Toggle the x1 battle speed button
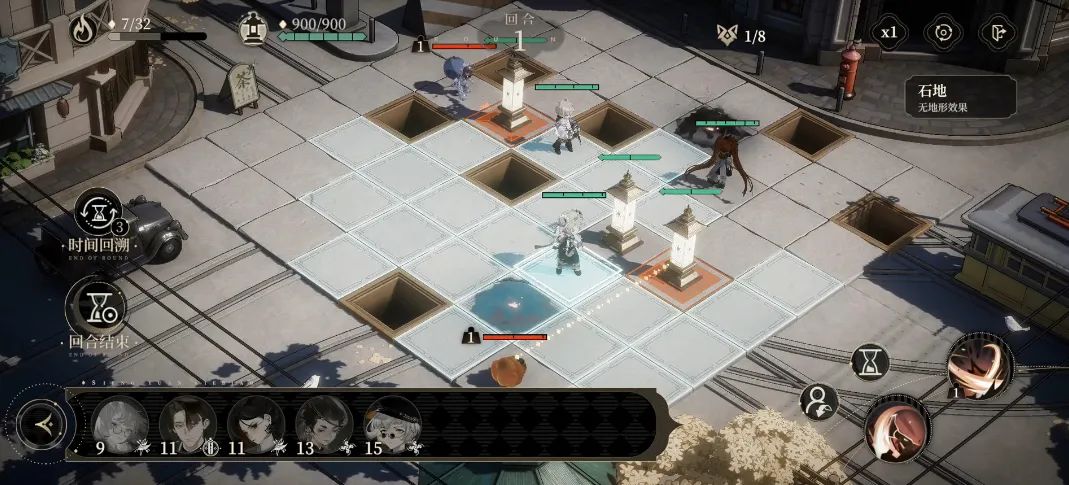The image size is (1069, 485). coord(888,32)
